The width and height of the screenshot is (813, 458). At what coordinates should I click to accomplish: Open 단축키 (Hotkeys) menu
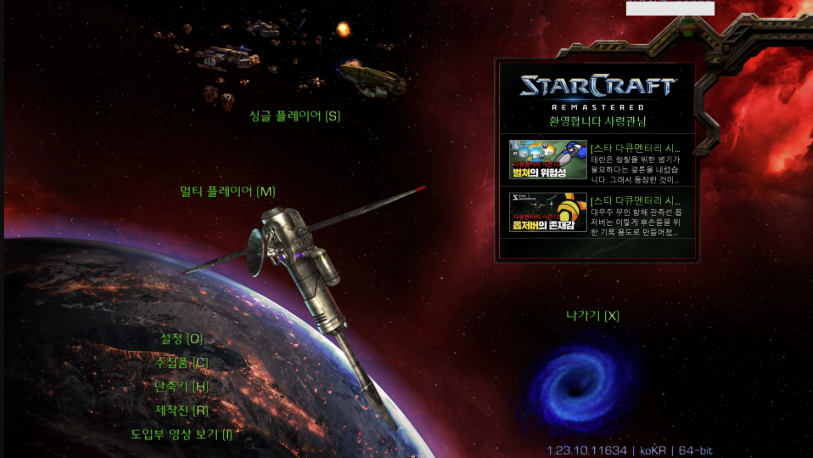click(181, 386)
